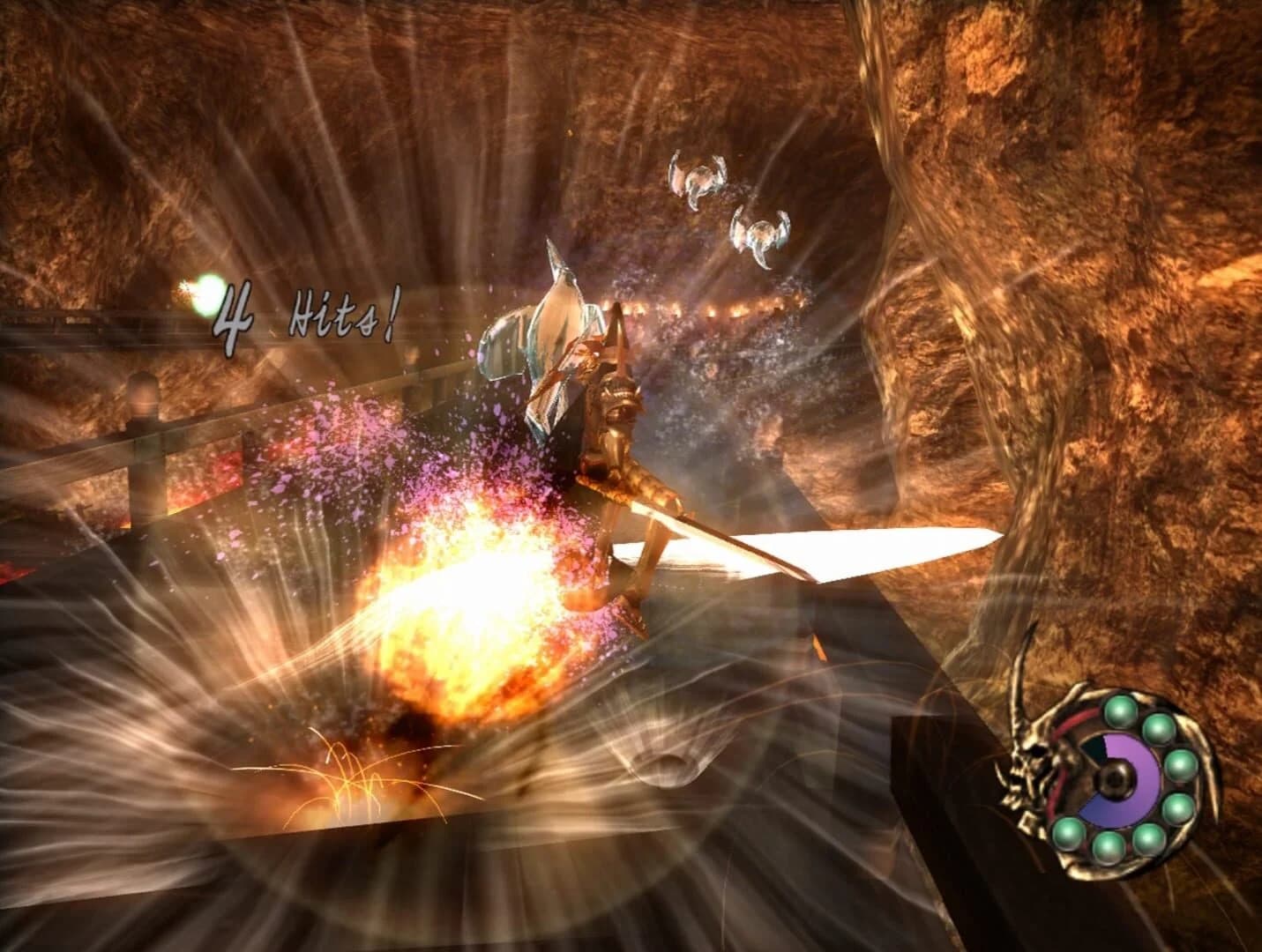Toggle the depleted dark wedge of the gauge
The width and height of the screenshot is (1262, 952).
[x=1094, y=747]
